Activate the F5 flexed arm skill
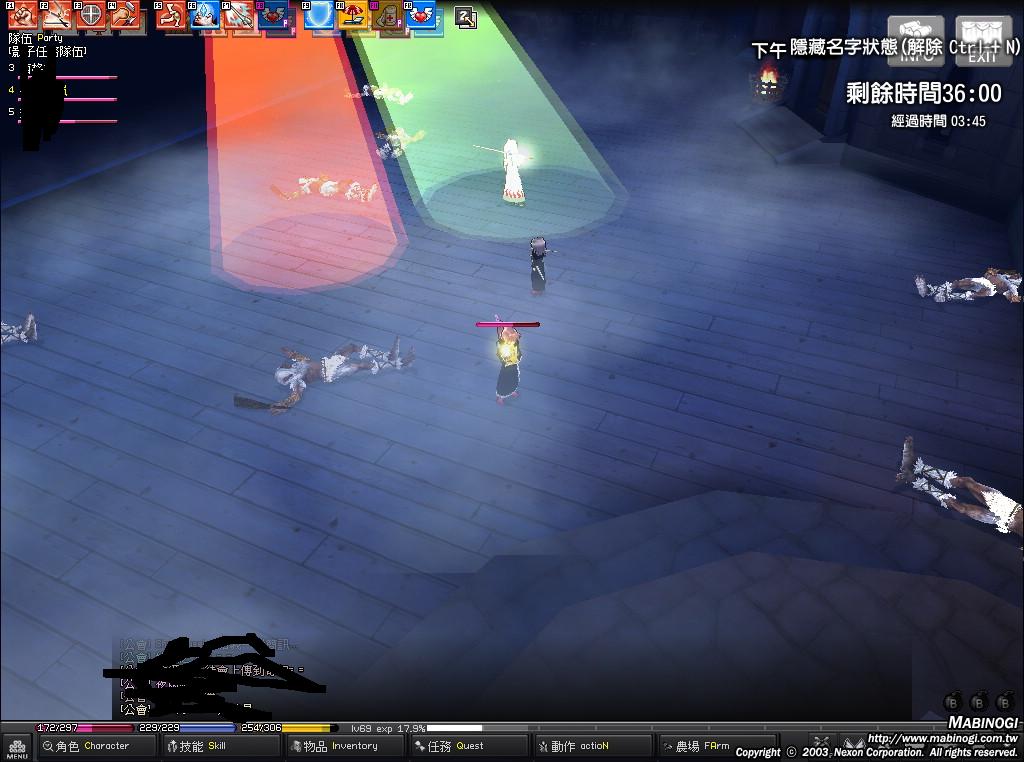The height and width of the screenshot is (762, 1024). click(171, 16)
